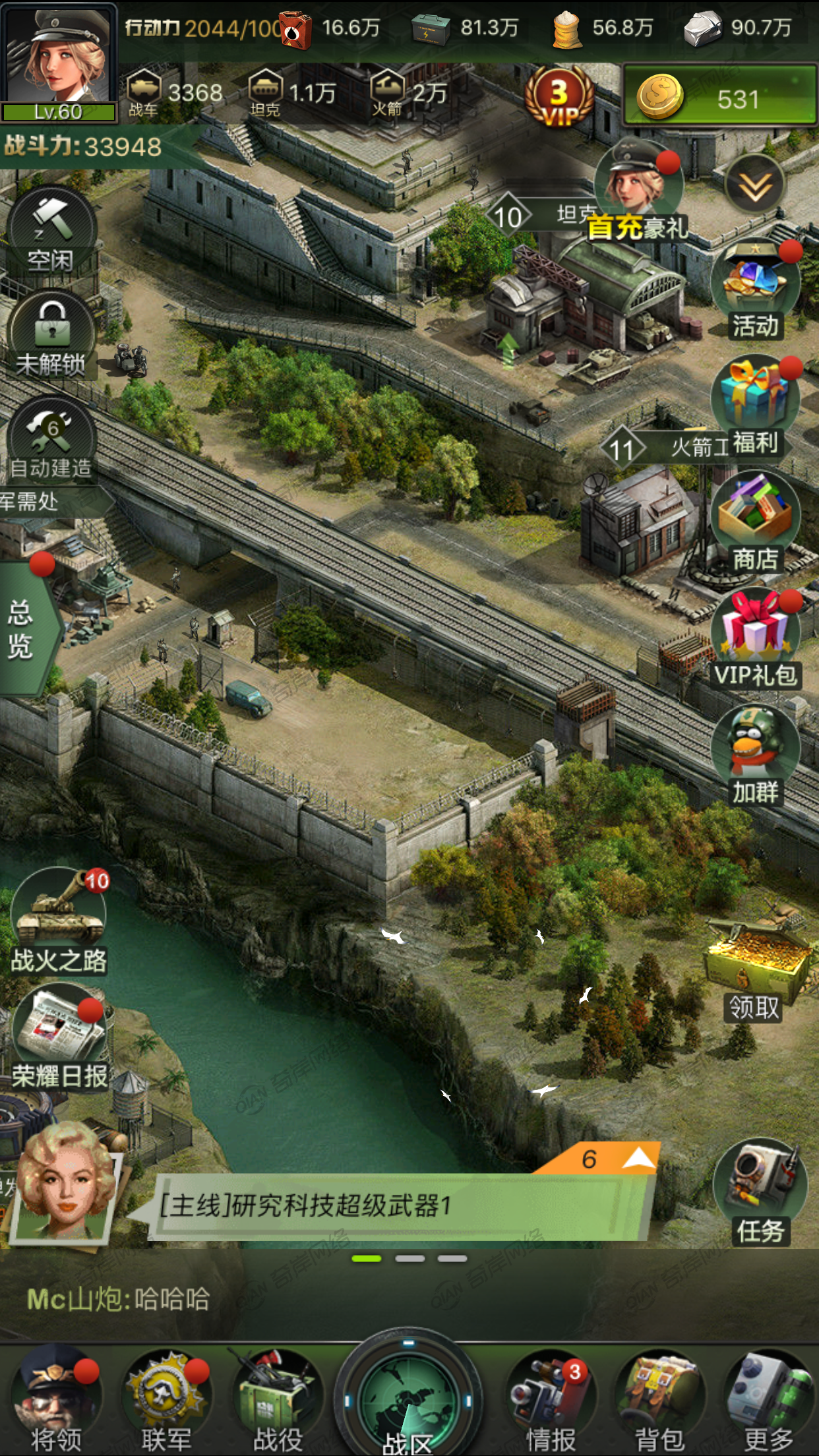Open the 活动 events icon
Image resolution: width=819 pixels, height=1456 pixels.
click(x=756, y=290)
